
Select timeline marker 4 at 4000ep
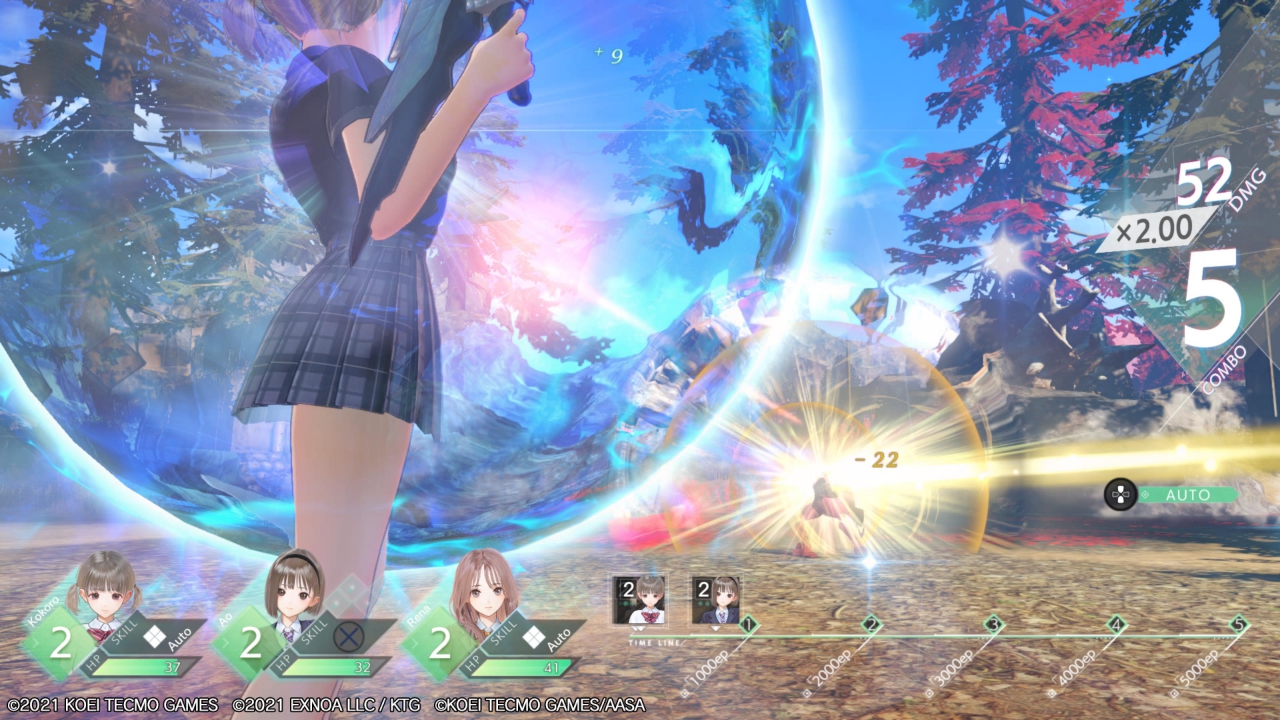[1117, 626]
